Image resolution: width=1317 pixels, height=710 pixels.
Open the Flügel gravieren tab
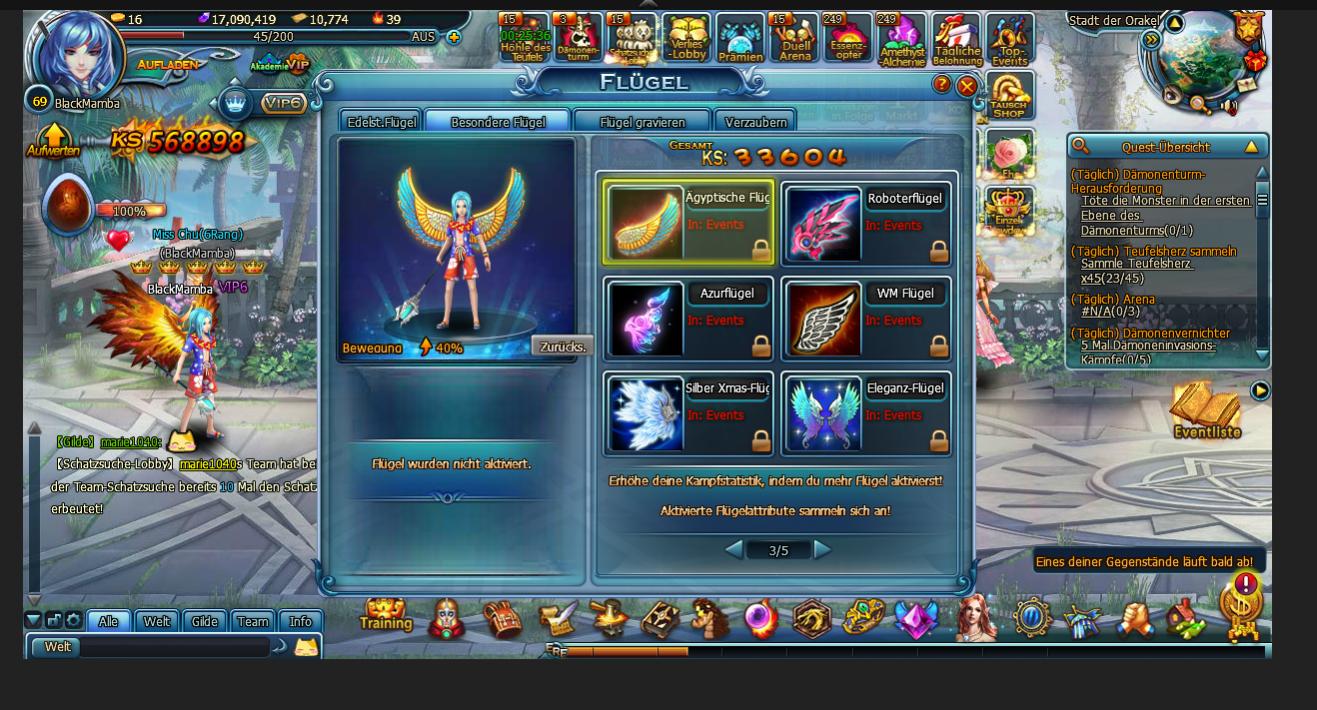pos(642,122)
